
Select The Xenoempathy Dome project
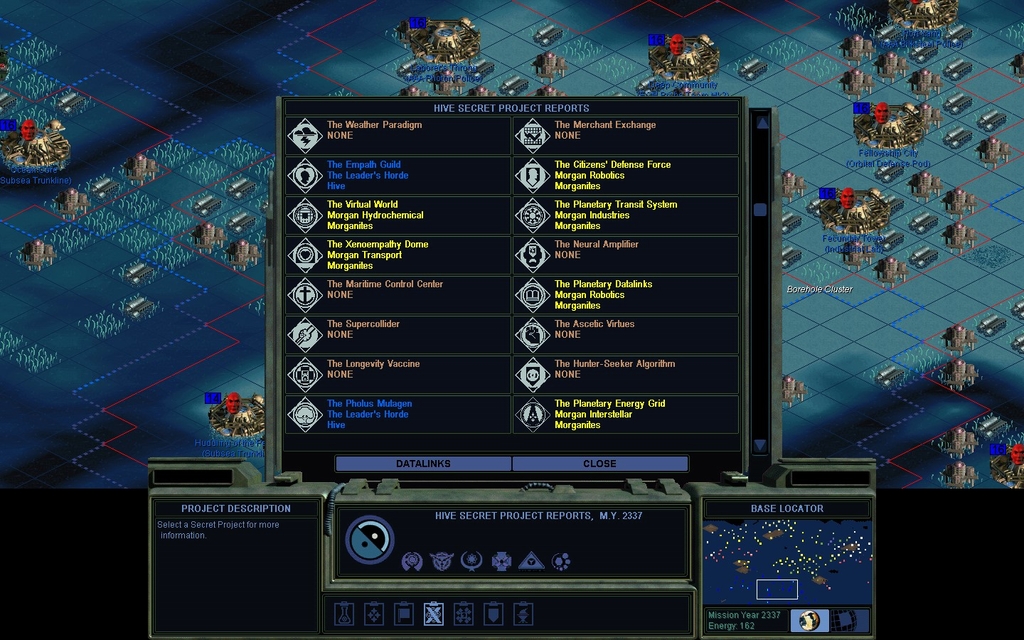(398, 255)
